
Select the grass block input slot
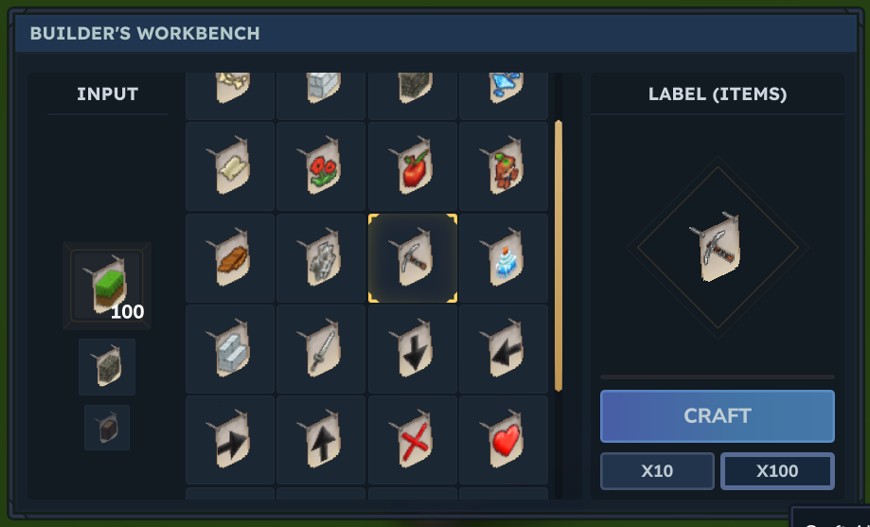click(x=107, y=285)
